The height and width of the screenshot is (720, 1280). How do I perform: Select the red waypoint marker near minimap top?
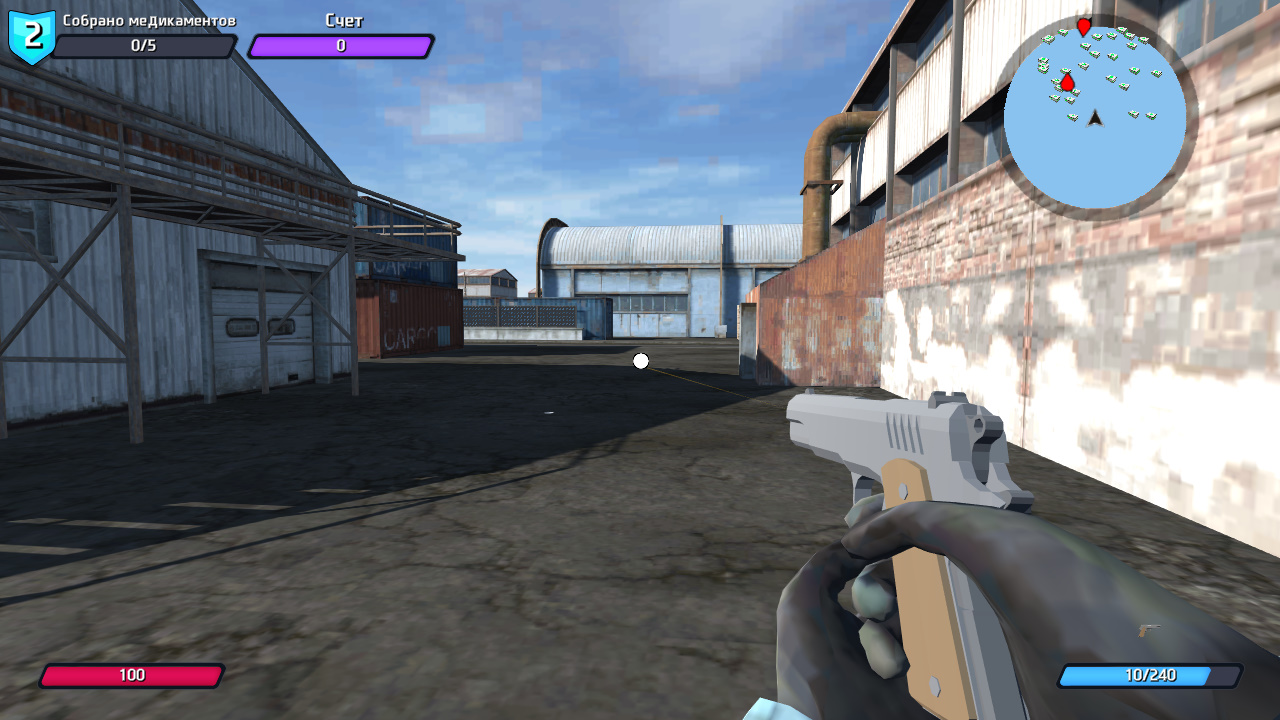pyautogui.click(x=1083, y=26)
